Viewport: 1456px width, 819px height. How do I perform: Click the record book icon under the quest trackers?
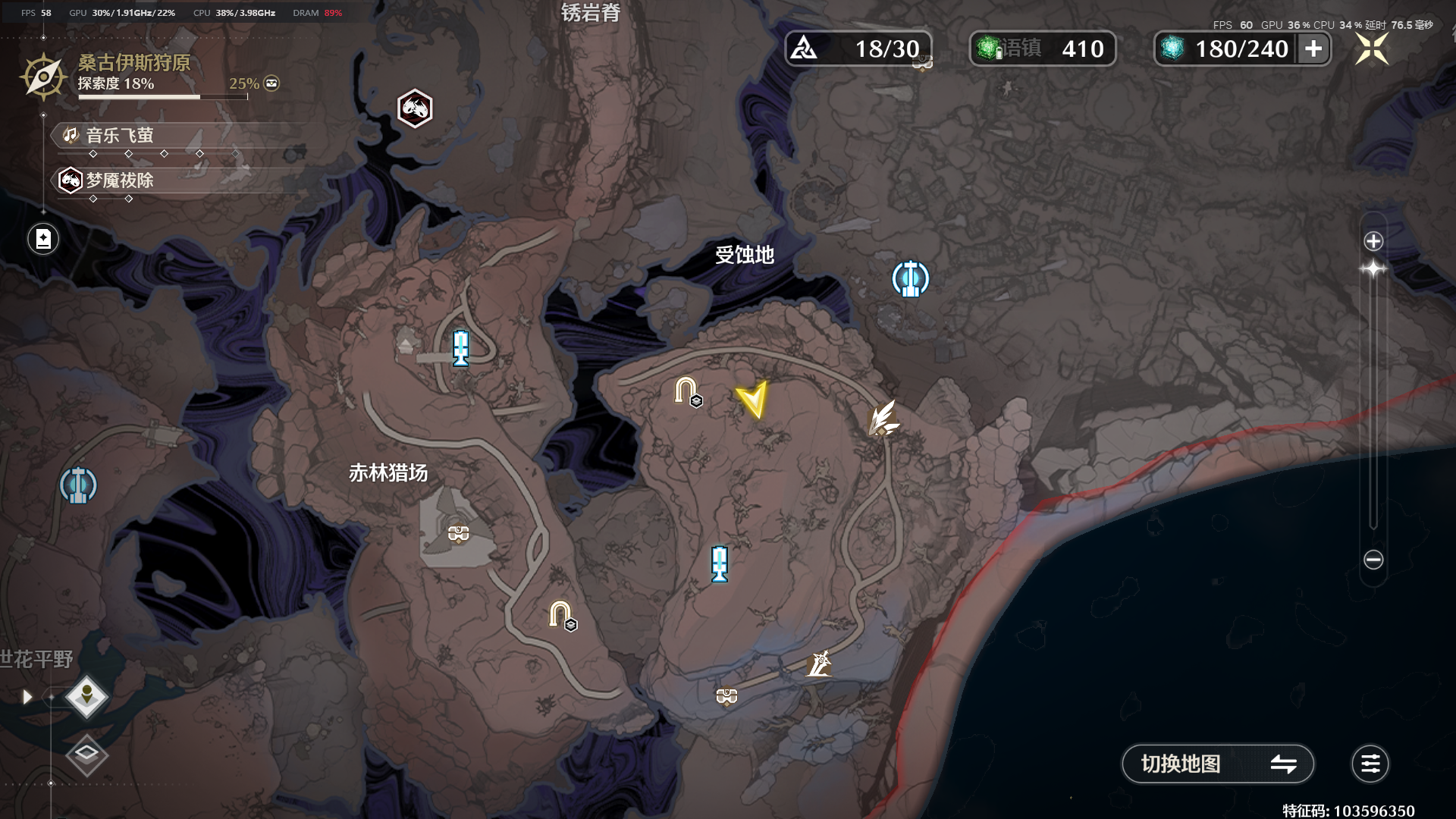[43, 238]
